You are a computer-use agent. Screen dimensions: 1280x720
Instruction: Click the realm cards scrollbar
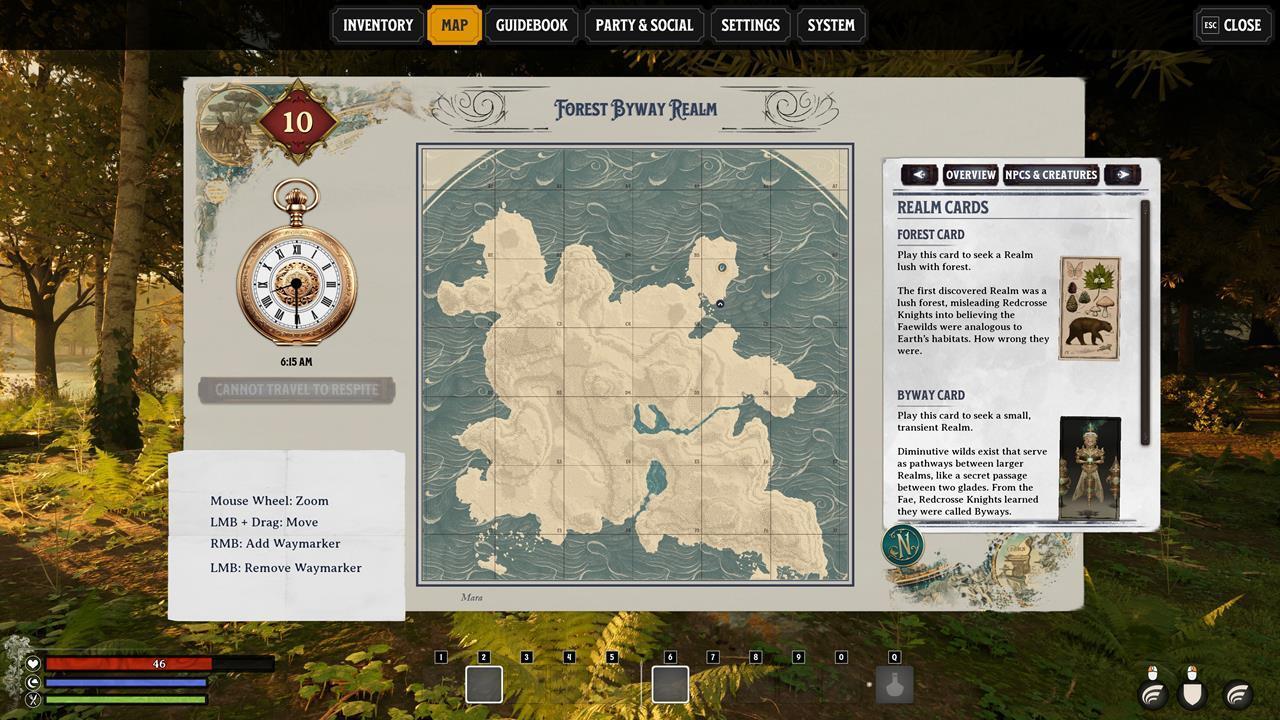pos(1146,322)
